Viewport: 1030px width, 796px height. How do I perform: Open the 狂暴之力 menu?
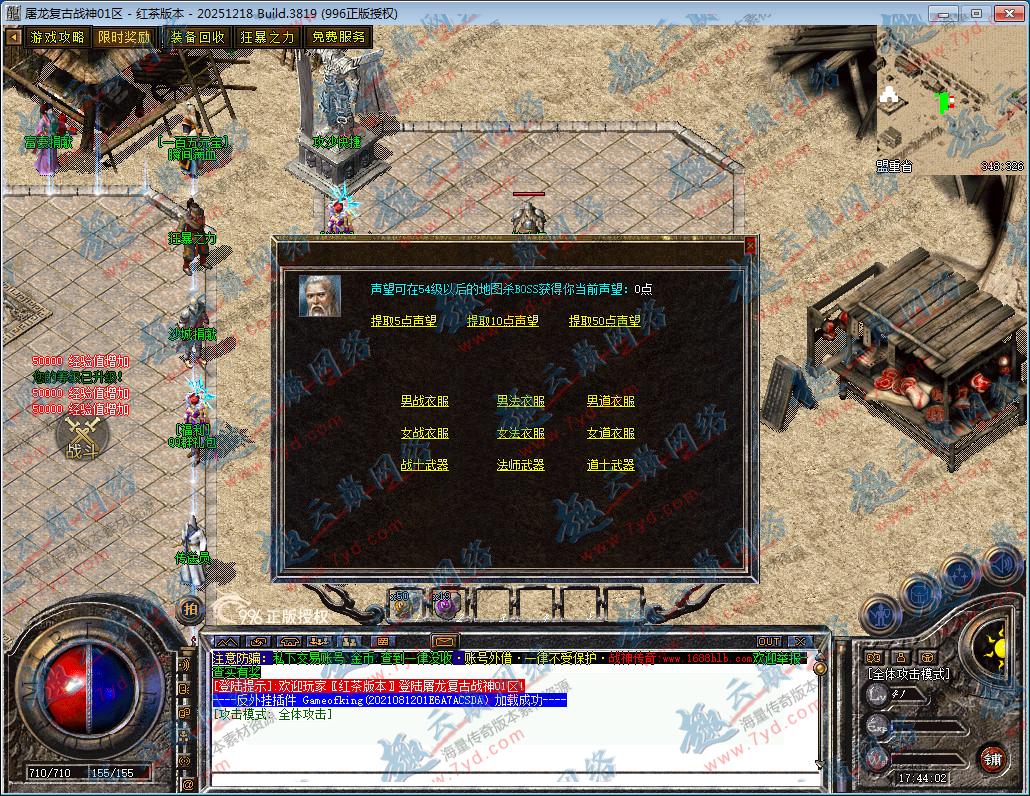268,37
